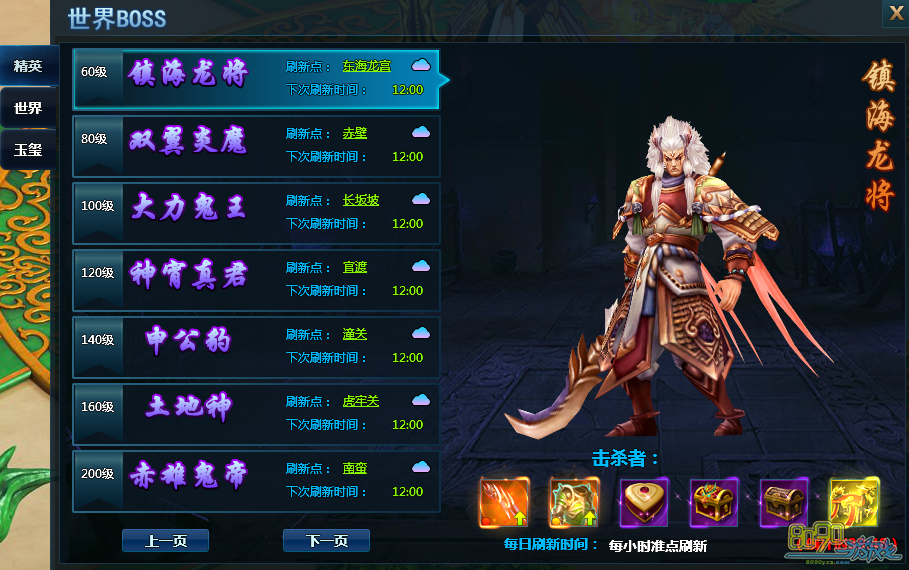Select the level 60 boss 镇海龙将
Image resolution: width=909 pixels, height=570 pixels.
pos(189,74)
